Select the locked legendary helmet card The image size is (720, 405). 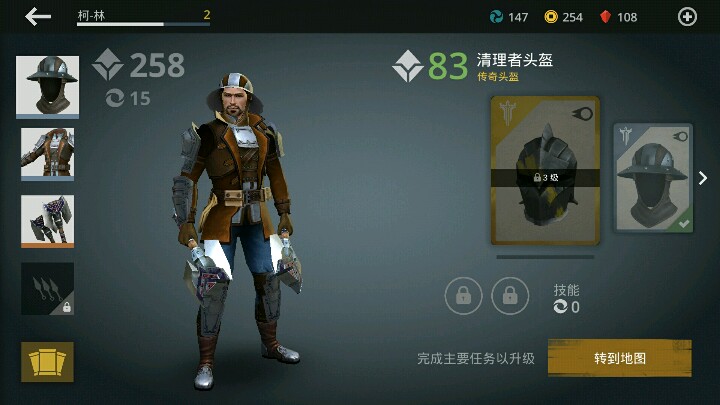[545, 171]
